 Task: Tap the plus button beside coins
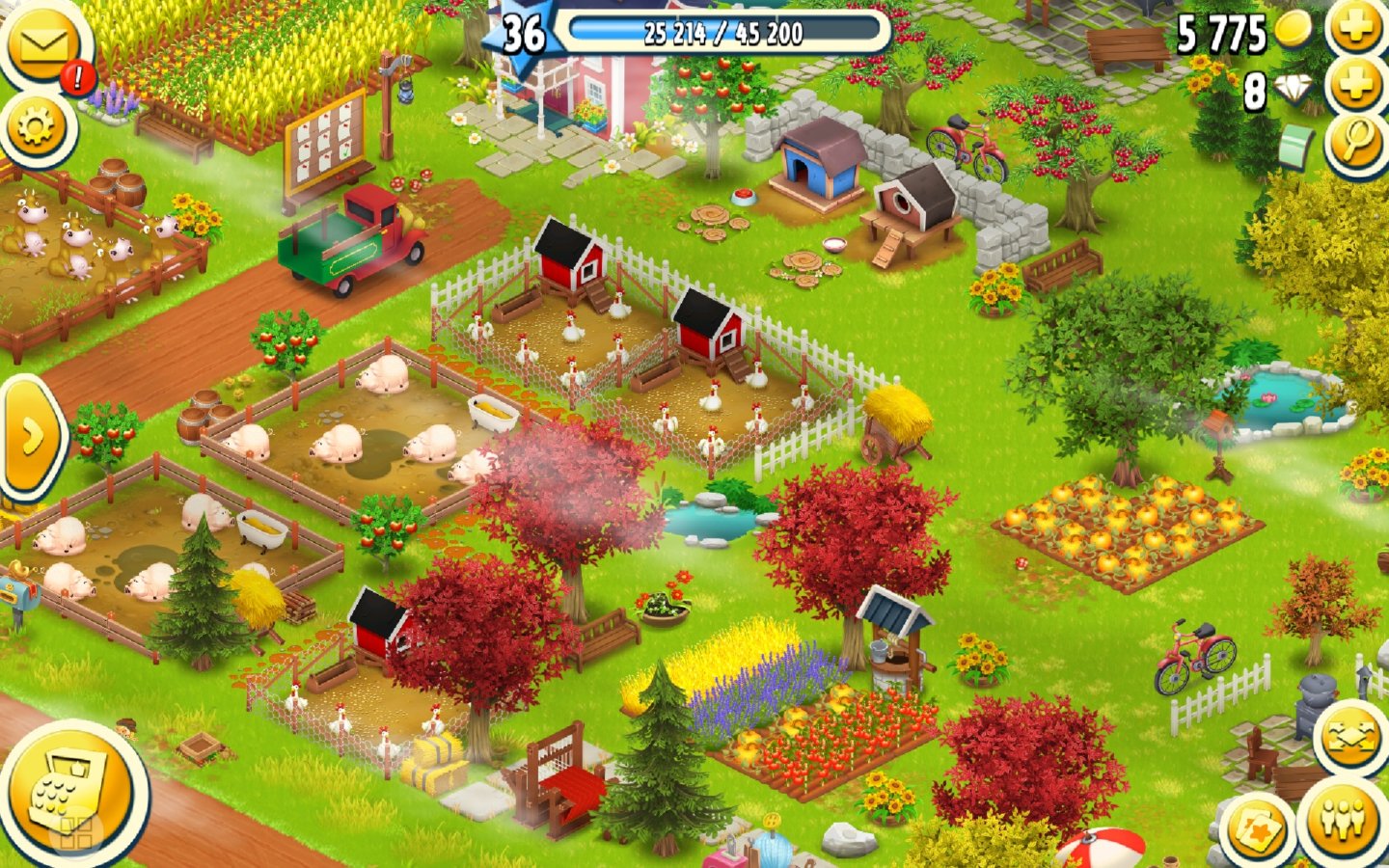pyautogui.click(x=1355, y=29)
